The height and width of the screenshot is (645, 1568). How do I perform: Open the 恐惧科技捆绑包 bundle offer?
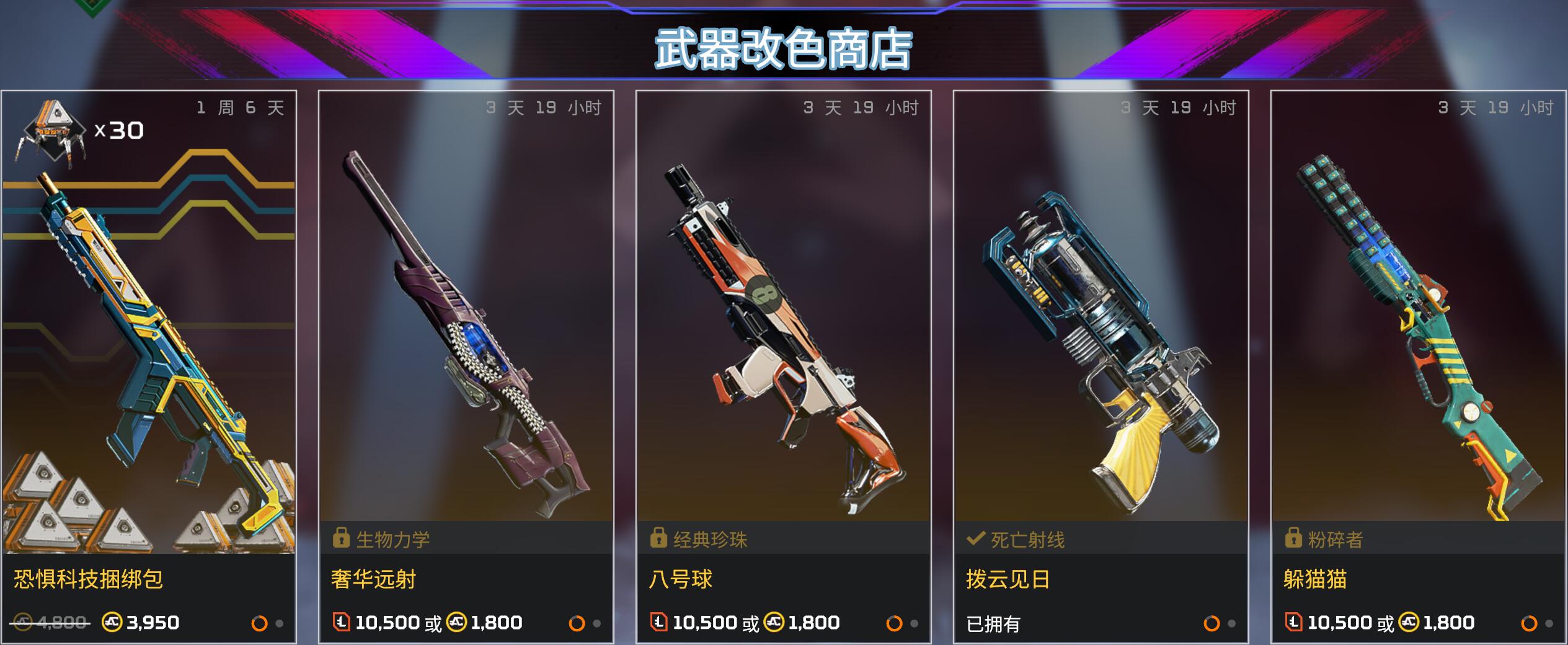pyautogui.click(x=149, y=366)
